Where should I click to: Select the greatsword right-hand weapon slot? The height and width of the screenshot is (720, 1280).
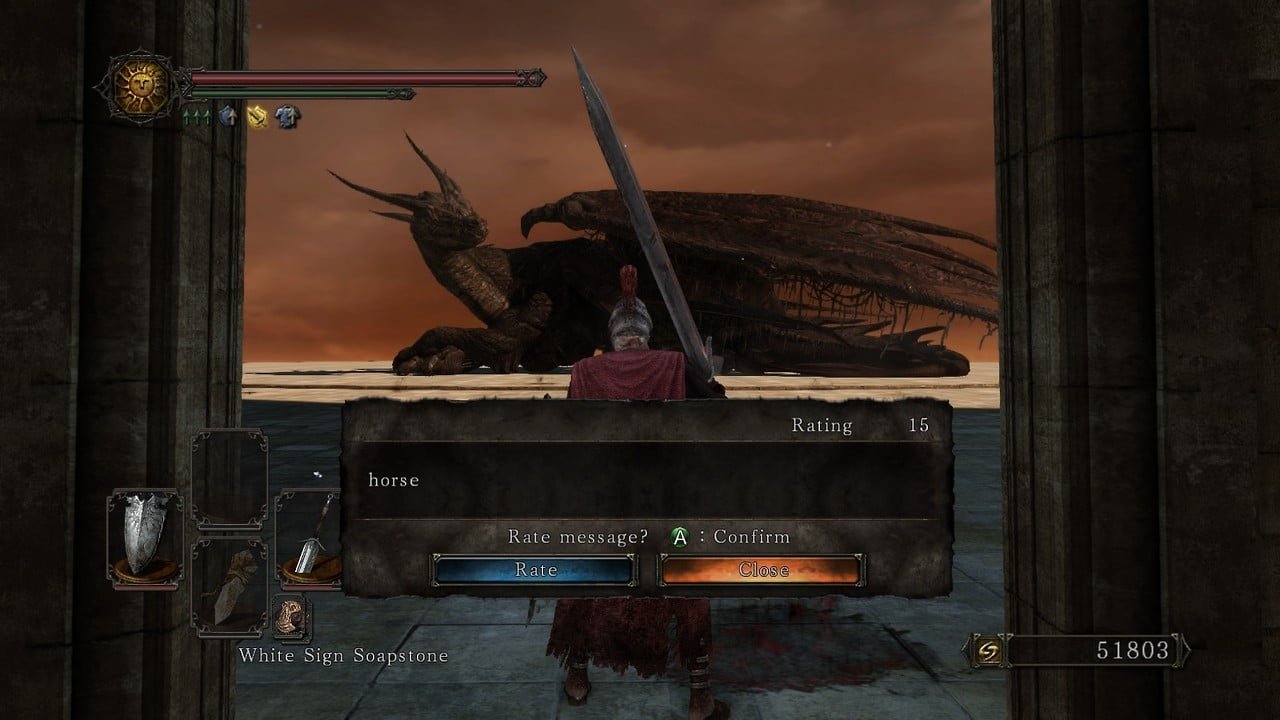[x=310, y=538]
